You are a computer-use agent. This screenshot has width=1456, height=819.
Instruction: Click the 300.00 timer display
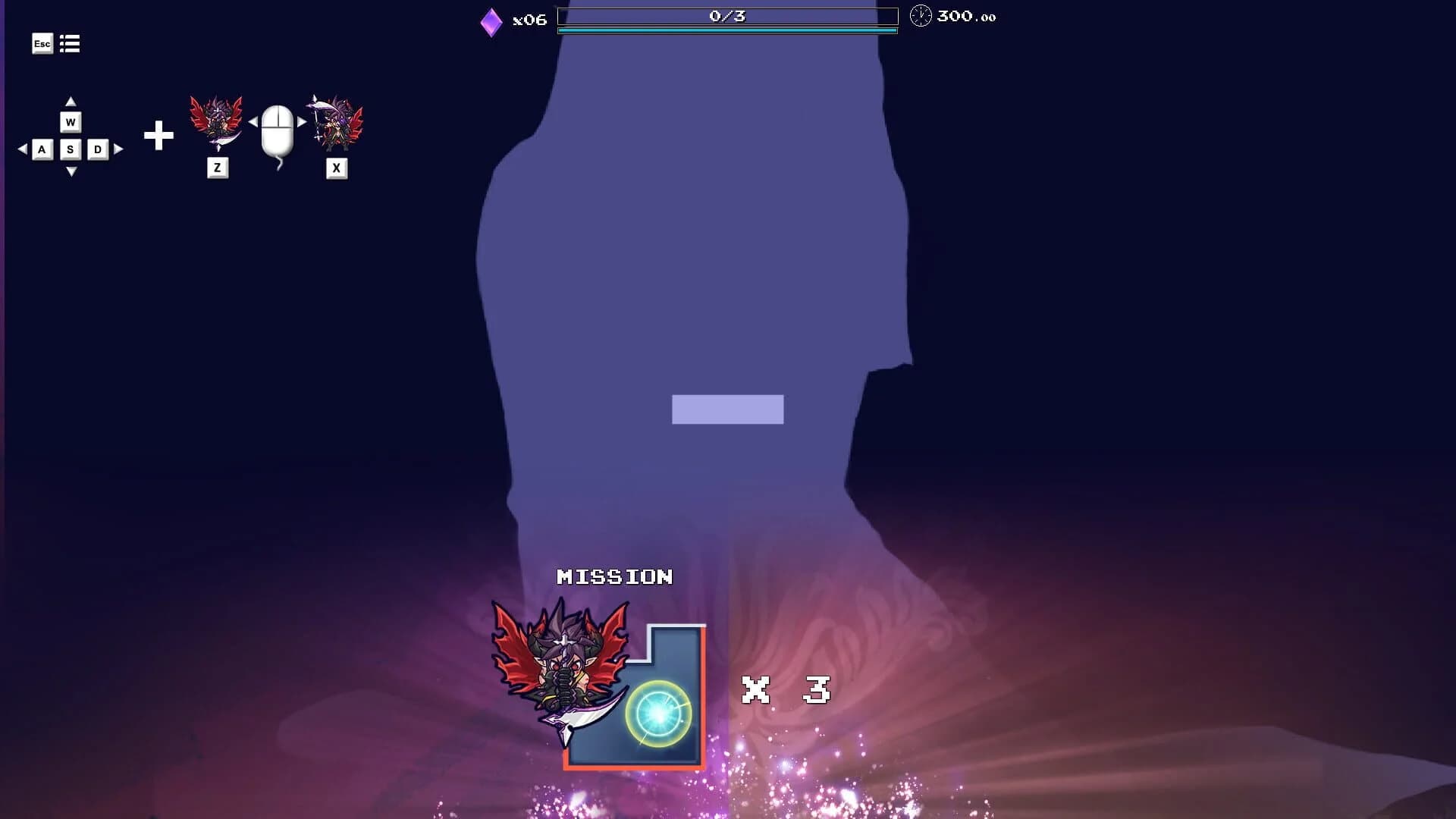point(965,15)
